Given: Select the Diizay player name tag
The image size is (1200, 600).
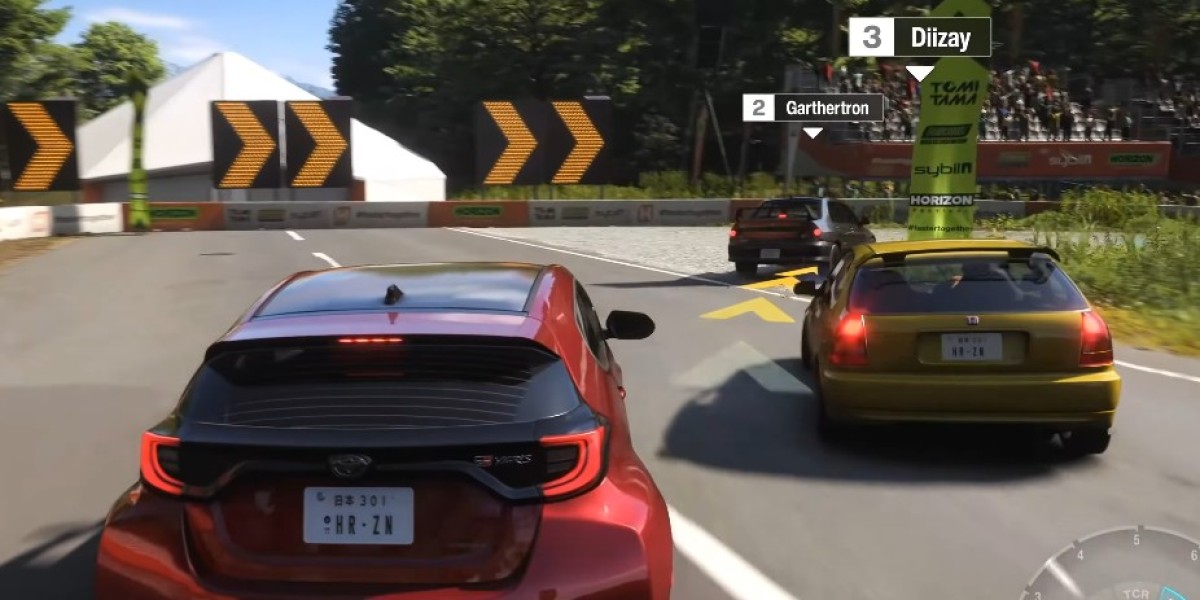Looking at the screenshot, I should [919, 38].
